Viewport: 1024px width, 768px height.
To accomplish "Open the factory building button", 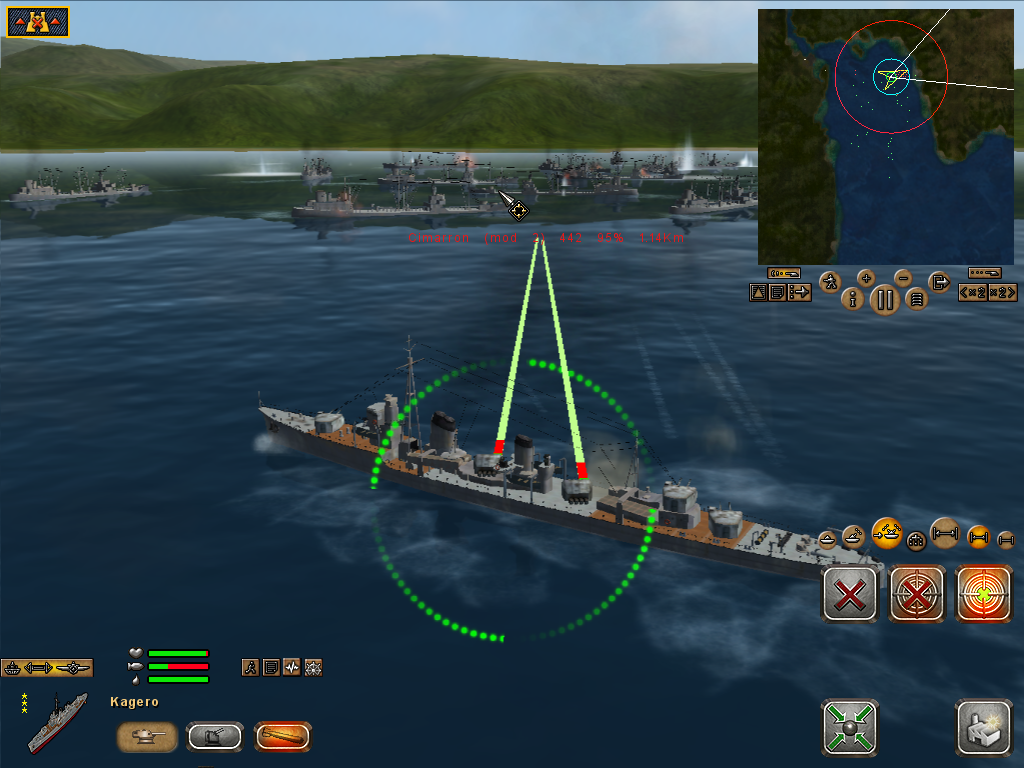I will click(984, 727).
